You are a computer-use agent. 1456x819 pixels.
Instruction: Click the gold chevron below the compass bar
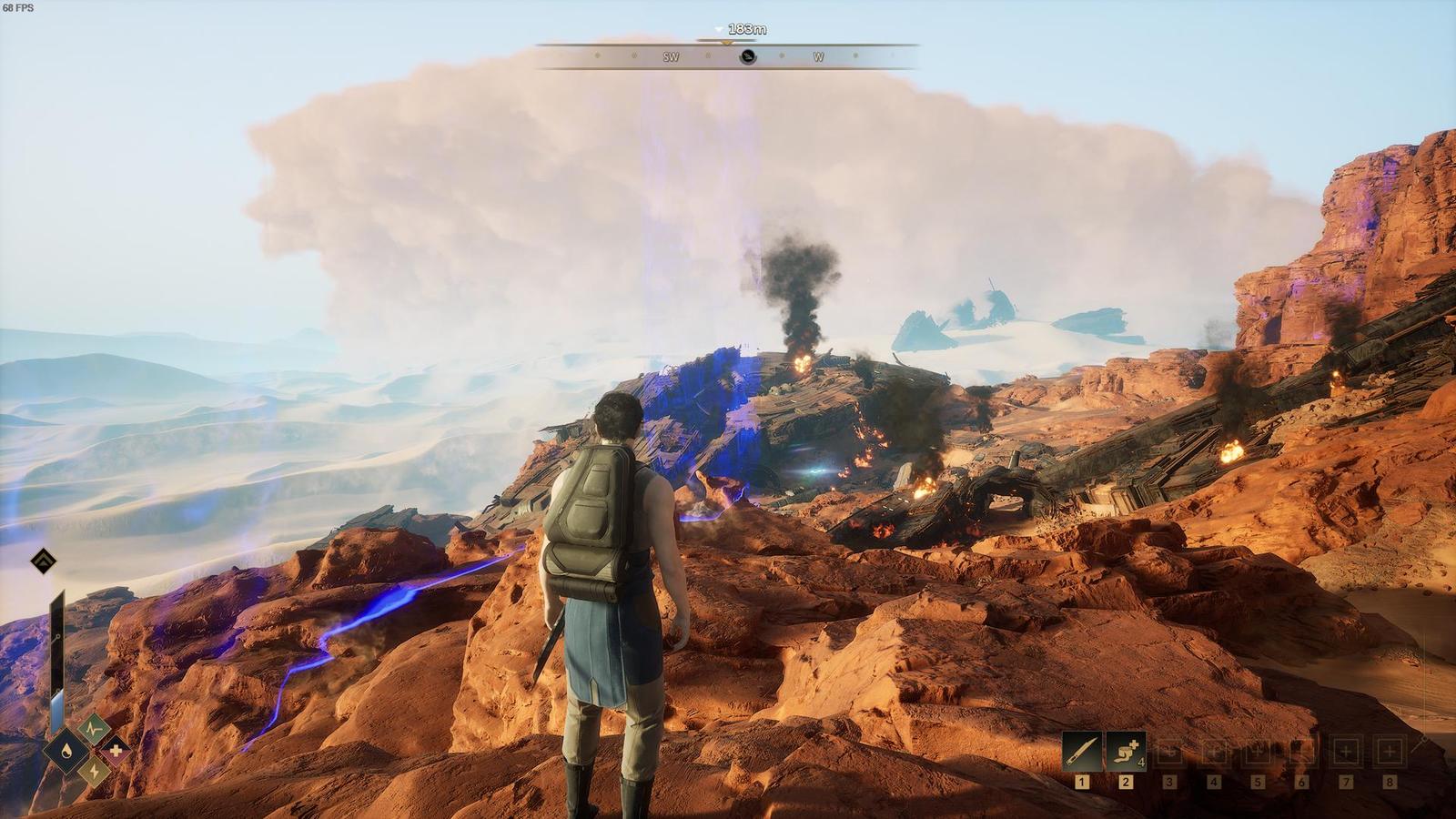tap(725, 43)
